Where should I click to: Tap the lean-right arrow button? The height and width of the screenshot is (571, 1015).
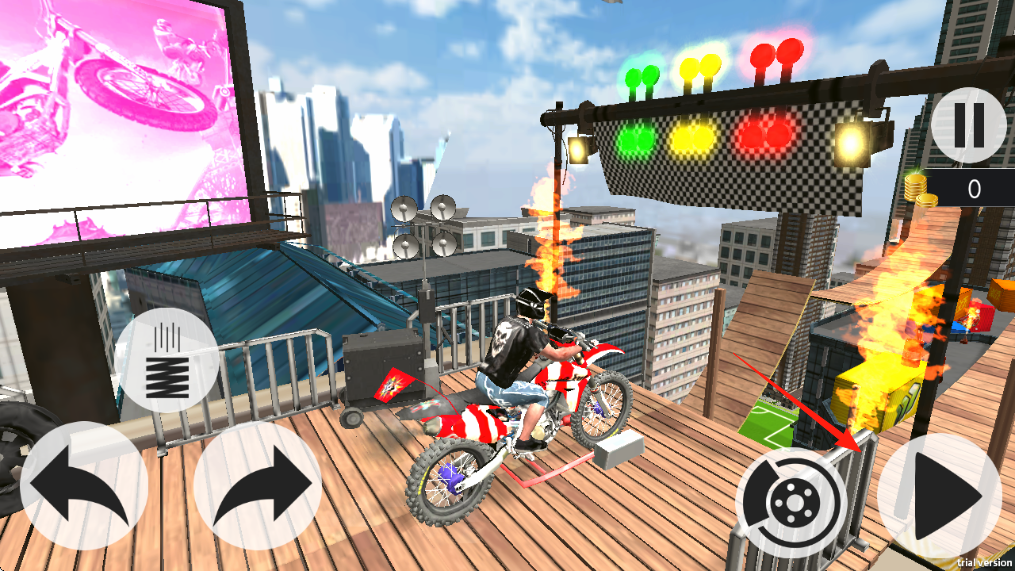point(257,484)
